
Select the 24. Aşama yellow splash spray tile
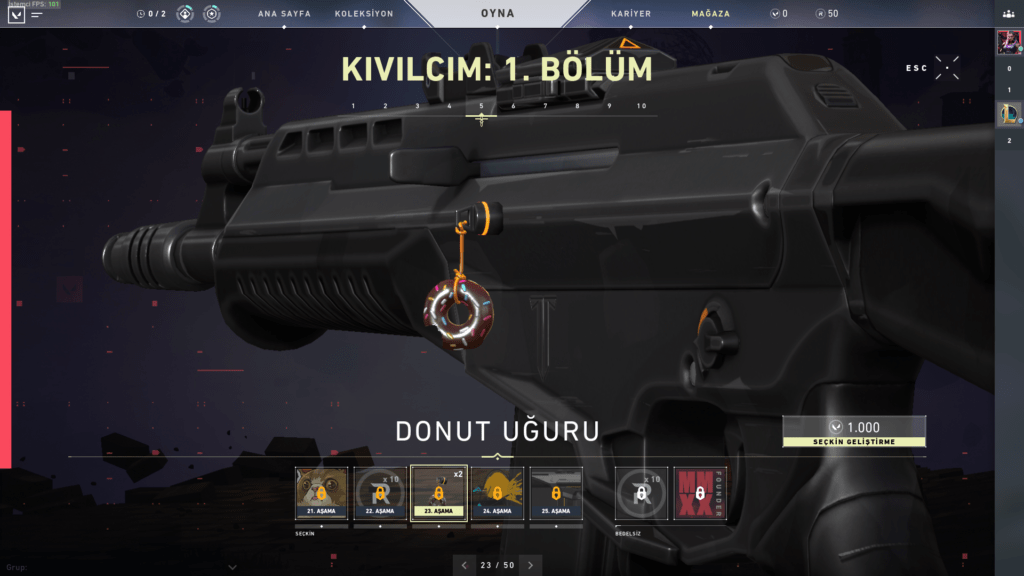coord(497,493)
